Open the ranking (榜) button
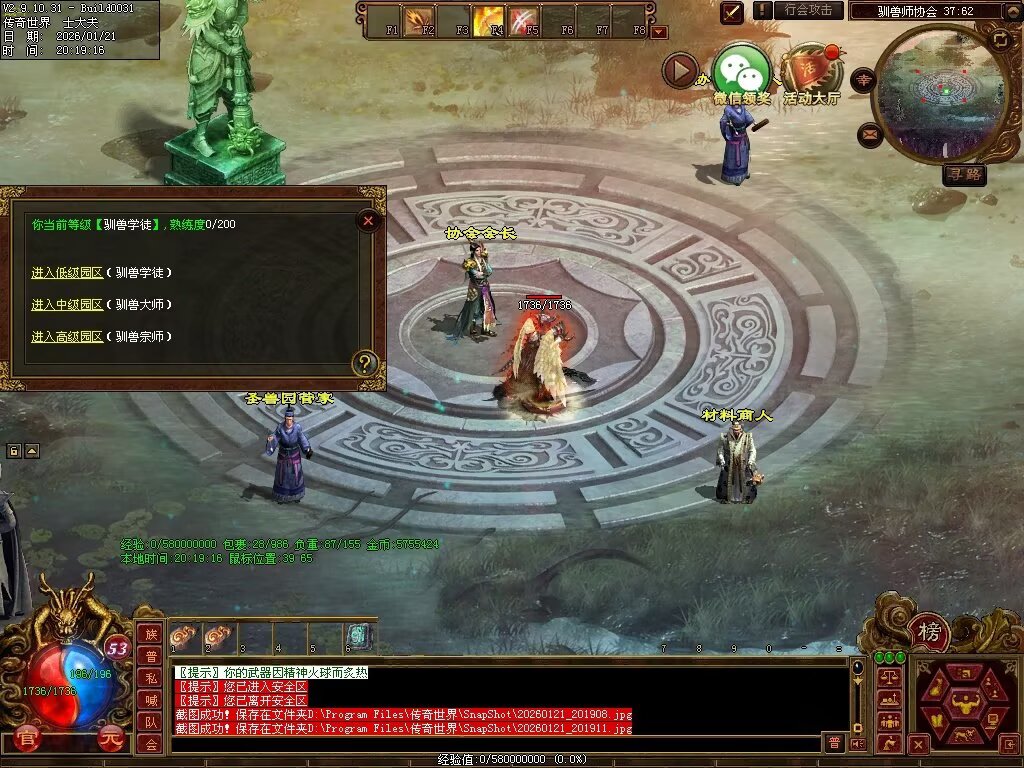 [930, 632]
